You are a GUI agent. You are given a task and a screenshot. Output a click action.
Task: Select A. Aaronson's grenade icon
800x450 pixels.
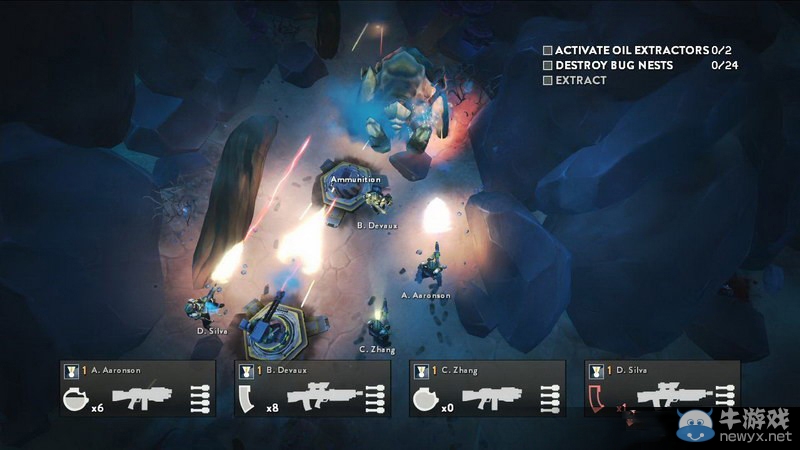click(75, 398)
